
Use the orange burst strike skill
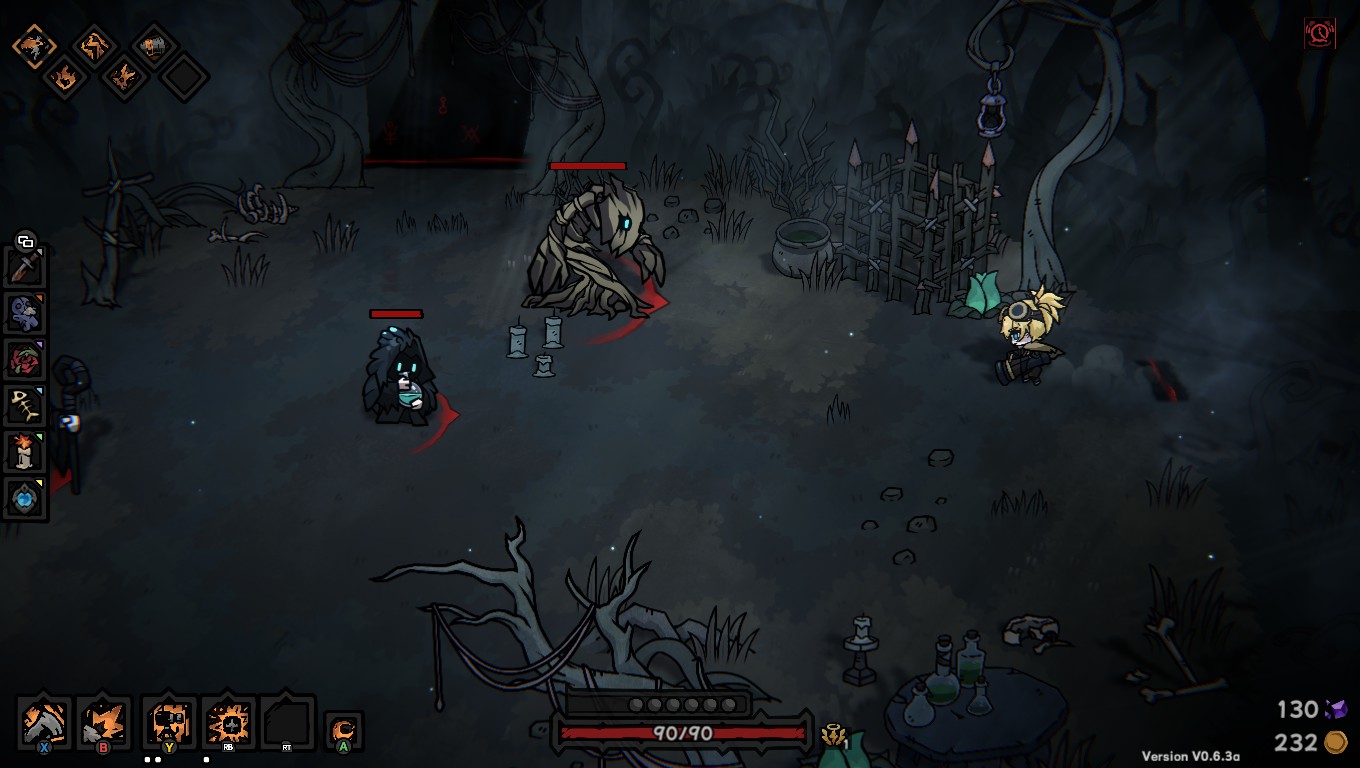(103, 722)
